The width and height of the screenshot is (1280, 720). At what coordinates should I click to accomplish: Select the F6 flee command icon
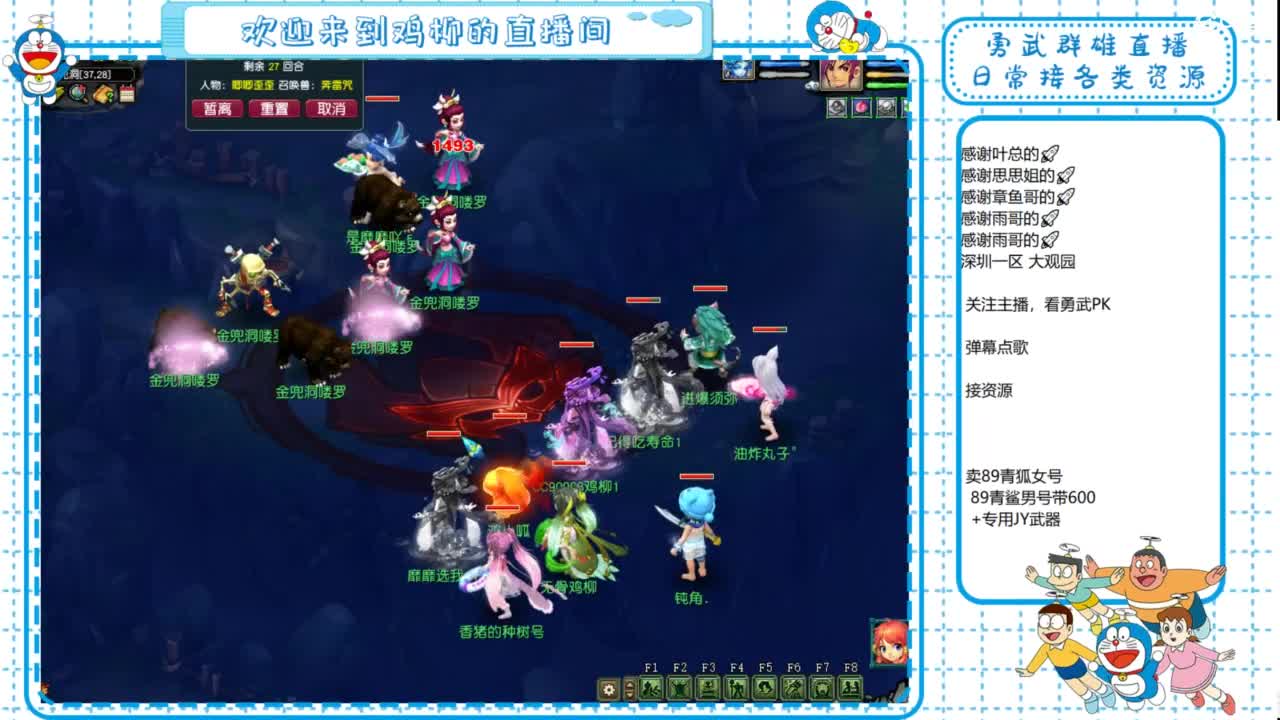click(792, 687)
